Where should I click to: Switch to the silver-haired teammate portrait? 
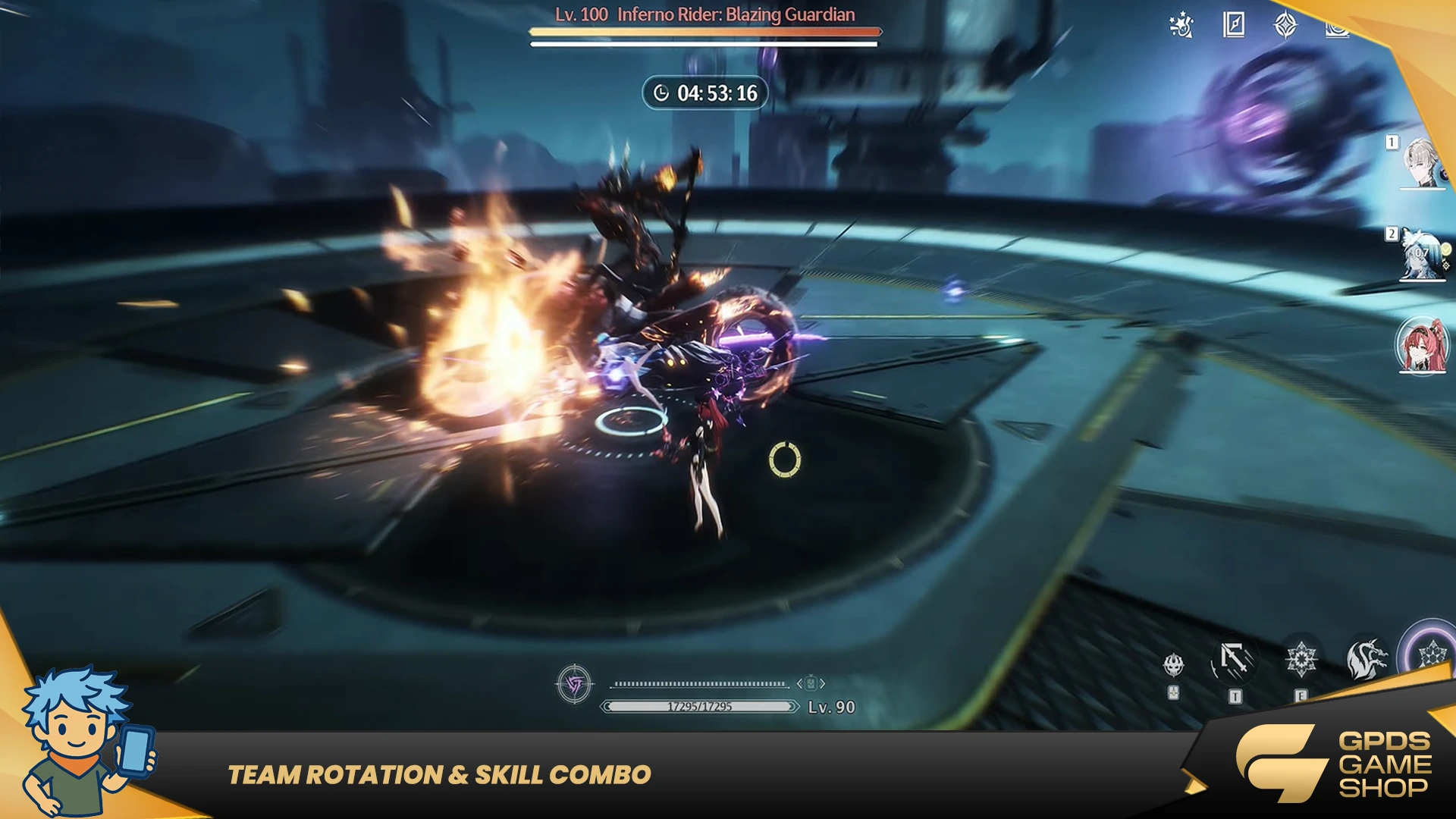coord(1422,162)
